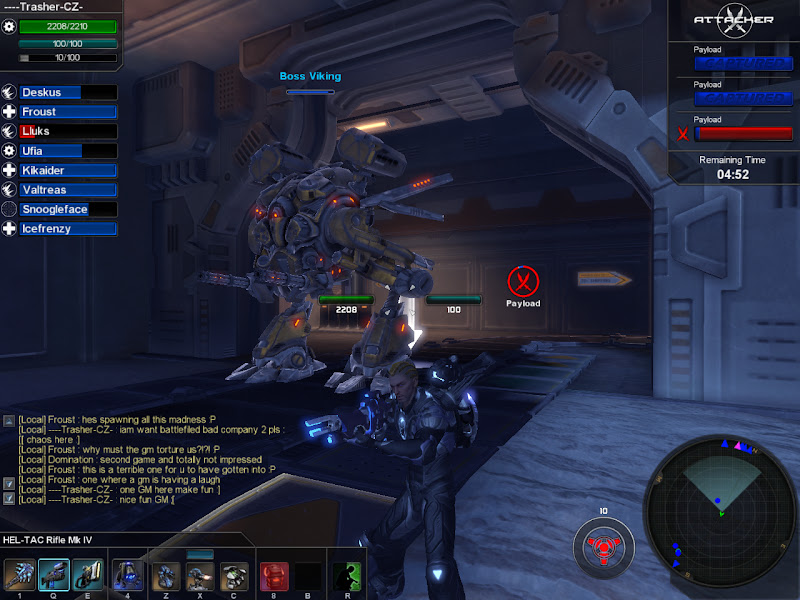Select Froust in the squad list
This screenshot has width=800, height=600.
(60, 112)
